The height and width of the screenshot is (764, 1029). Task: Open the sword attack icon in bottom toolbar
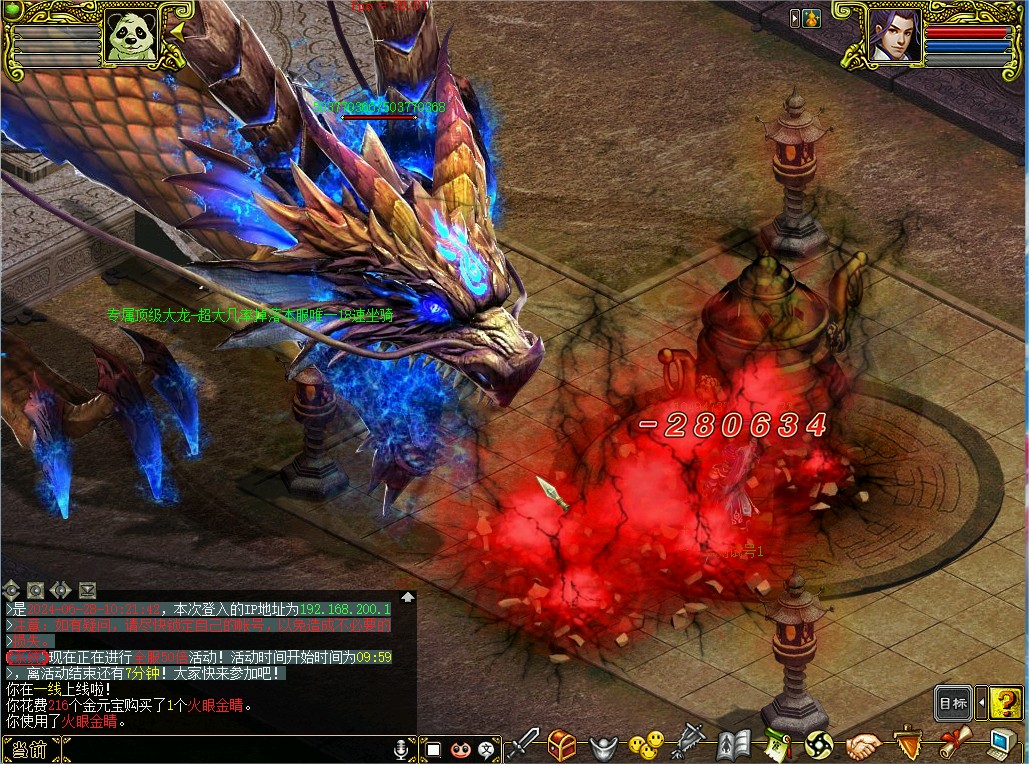[x=522, y=745]
